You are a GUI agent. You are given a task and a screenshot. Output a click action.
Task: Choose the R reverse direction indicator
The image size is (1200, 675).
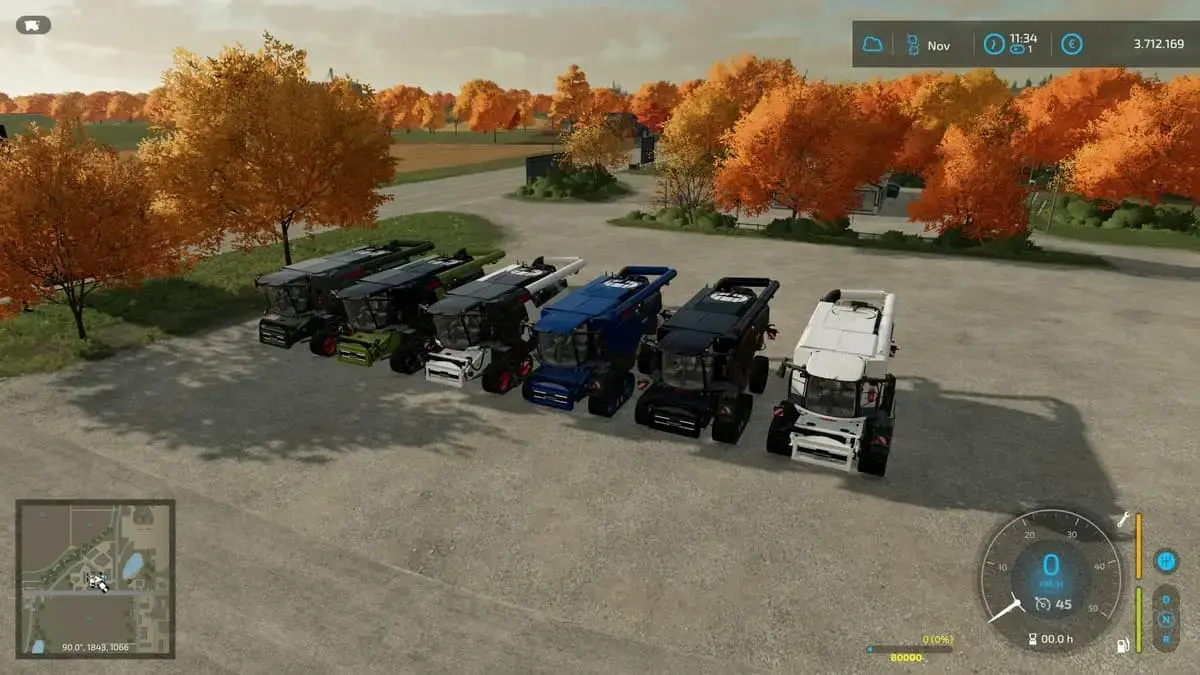pyautogui.click(x=1165, y=638)
